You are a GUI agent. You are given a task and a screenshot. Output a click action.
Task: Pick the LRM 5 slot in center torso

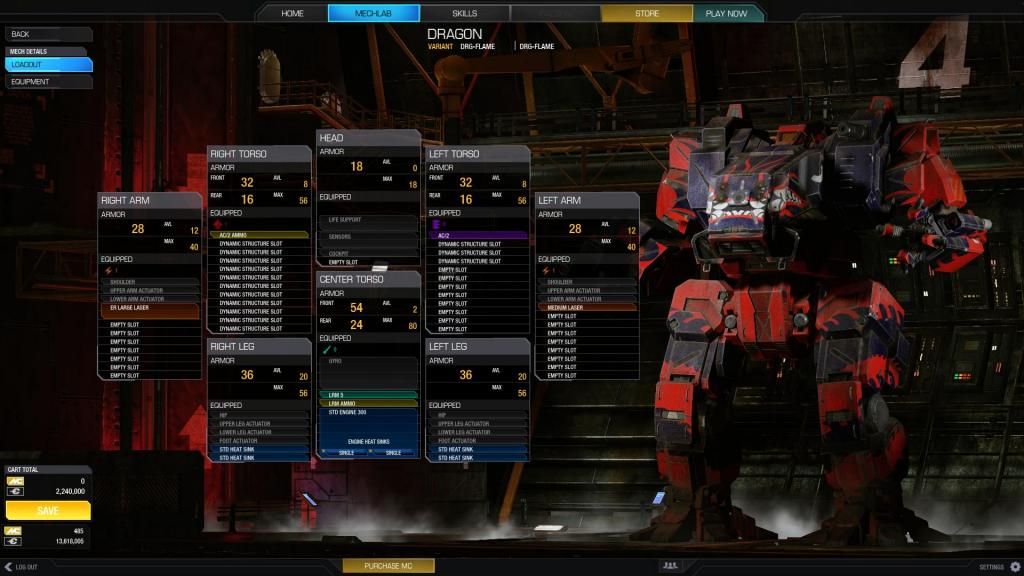(x=368, y=395)
